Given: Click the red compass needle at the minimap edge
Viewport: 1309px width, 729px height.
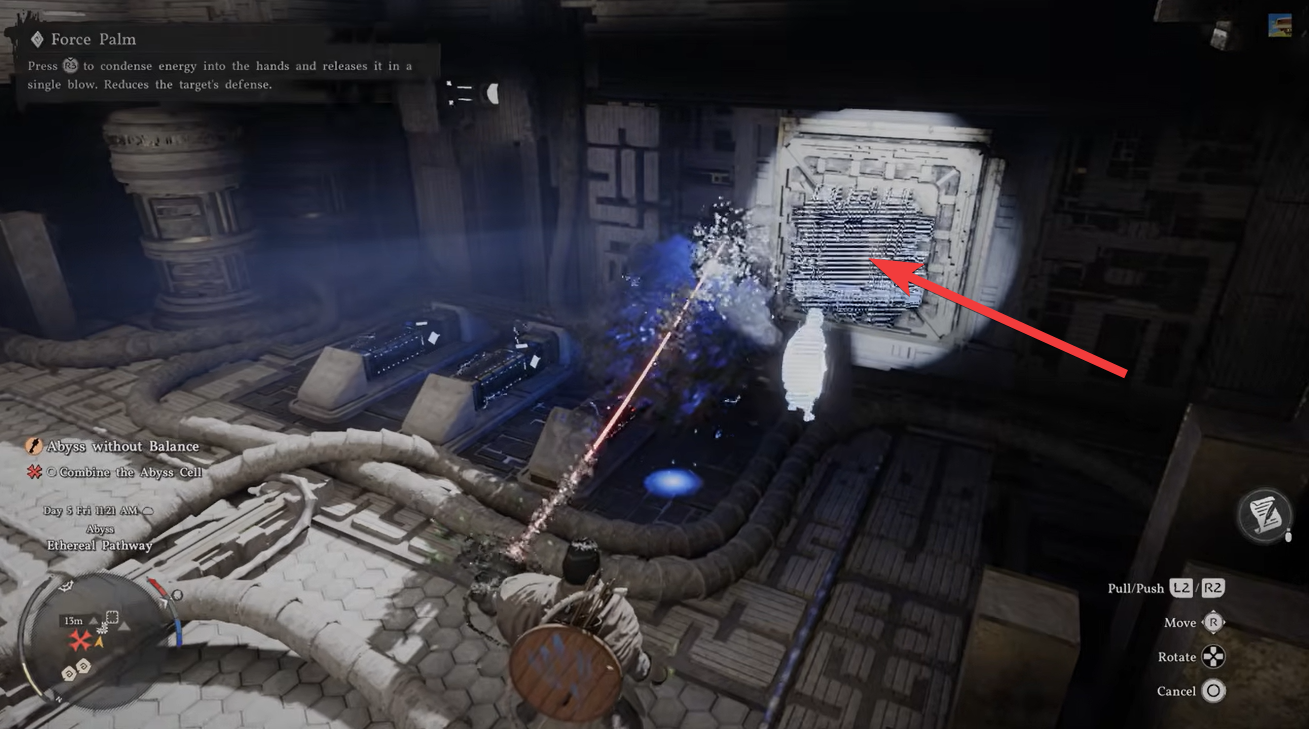Looking at the screenshot, I should point(158,586).
